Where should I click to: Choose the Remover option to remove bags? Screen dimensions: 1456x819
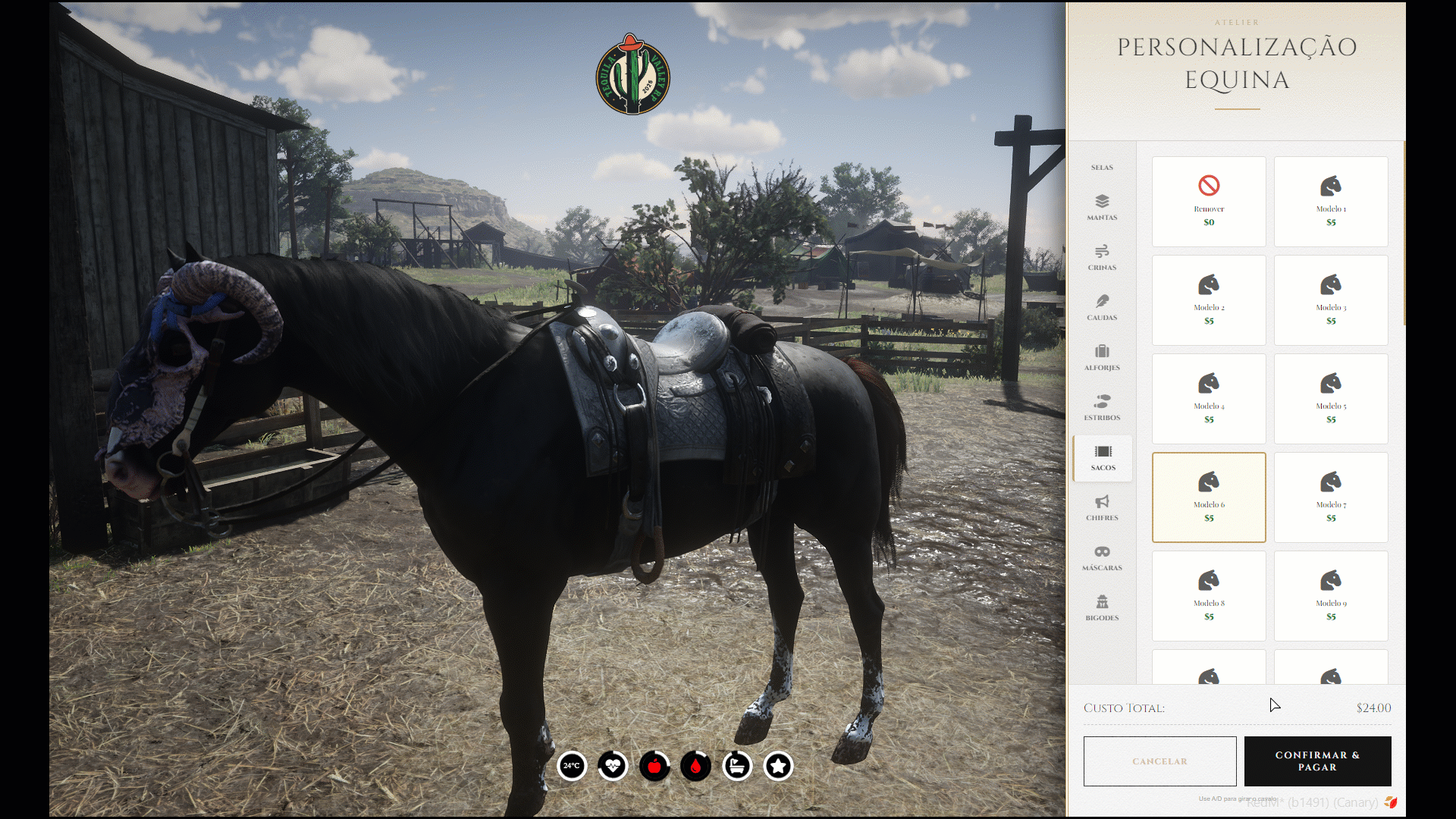click(x=1209, y=201)
